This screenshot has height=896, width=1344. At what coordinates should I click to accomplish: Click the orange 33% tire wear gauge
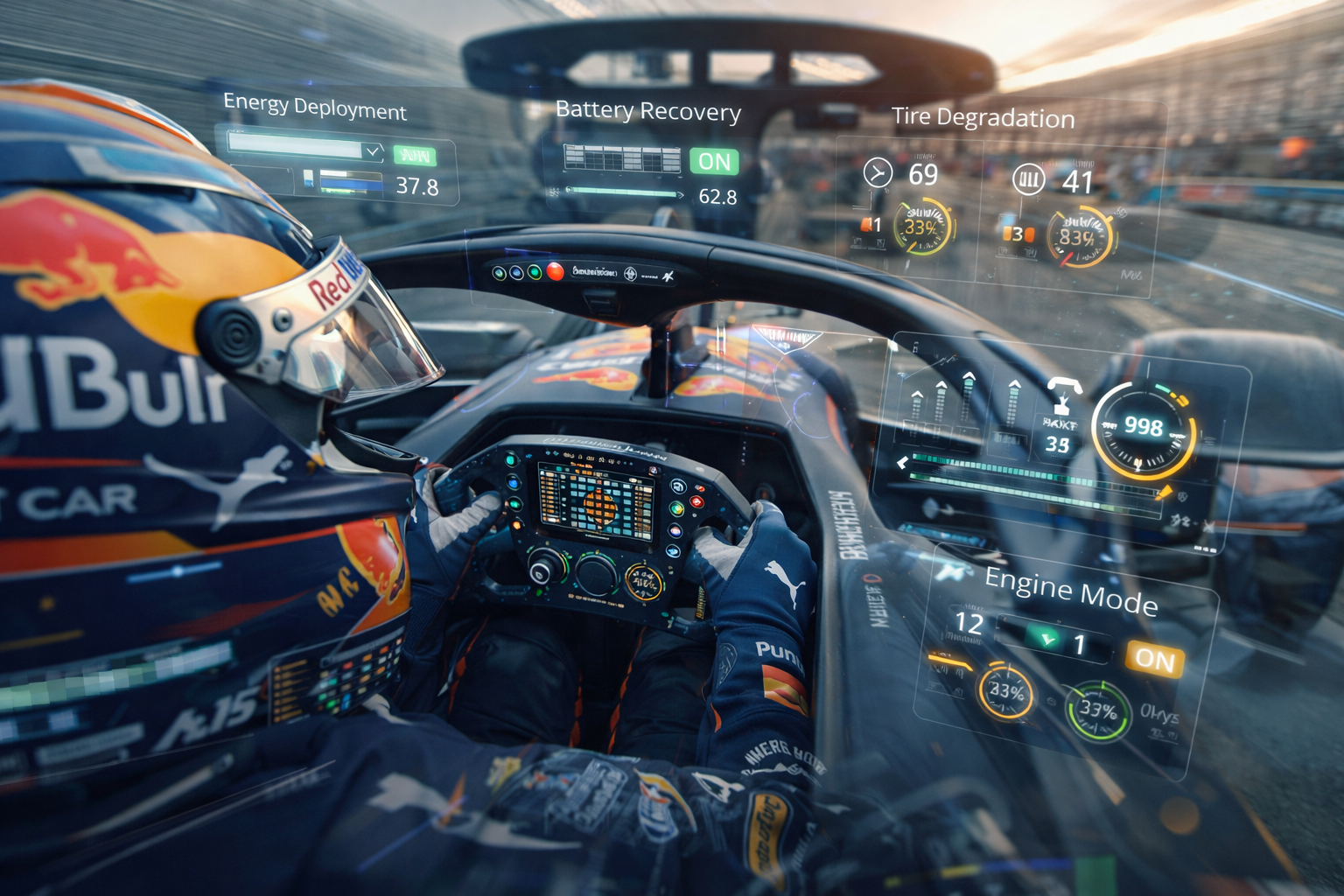(x=921, y=227)
